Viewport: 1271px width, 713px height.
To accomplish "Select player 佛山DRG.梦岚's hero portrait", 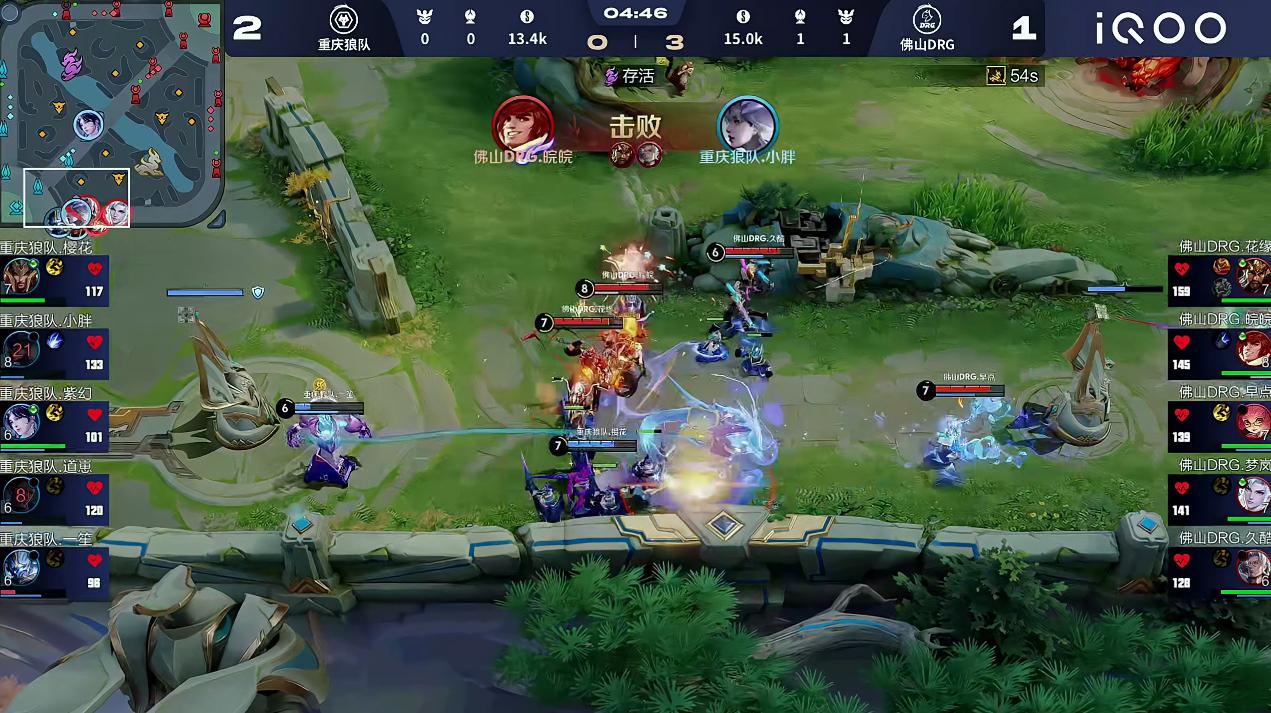I will click(1252, 494).
